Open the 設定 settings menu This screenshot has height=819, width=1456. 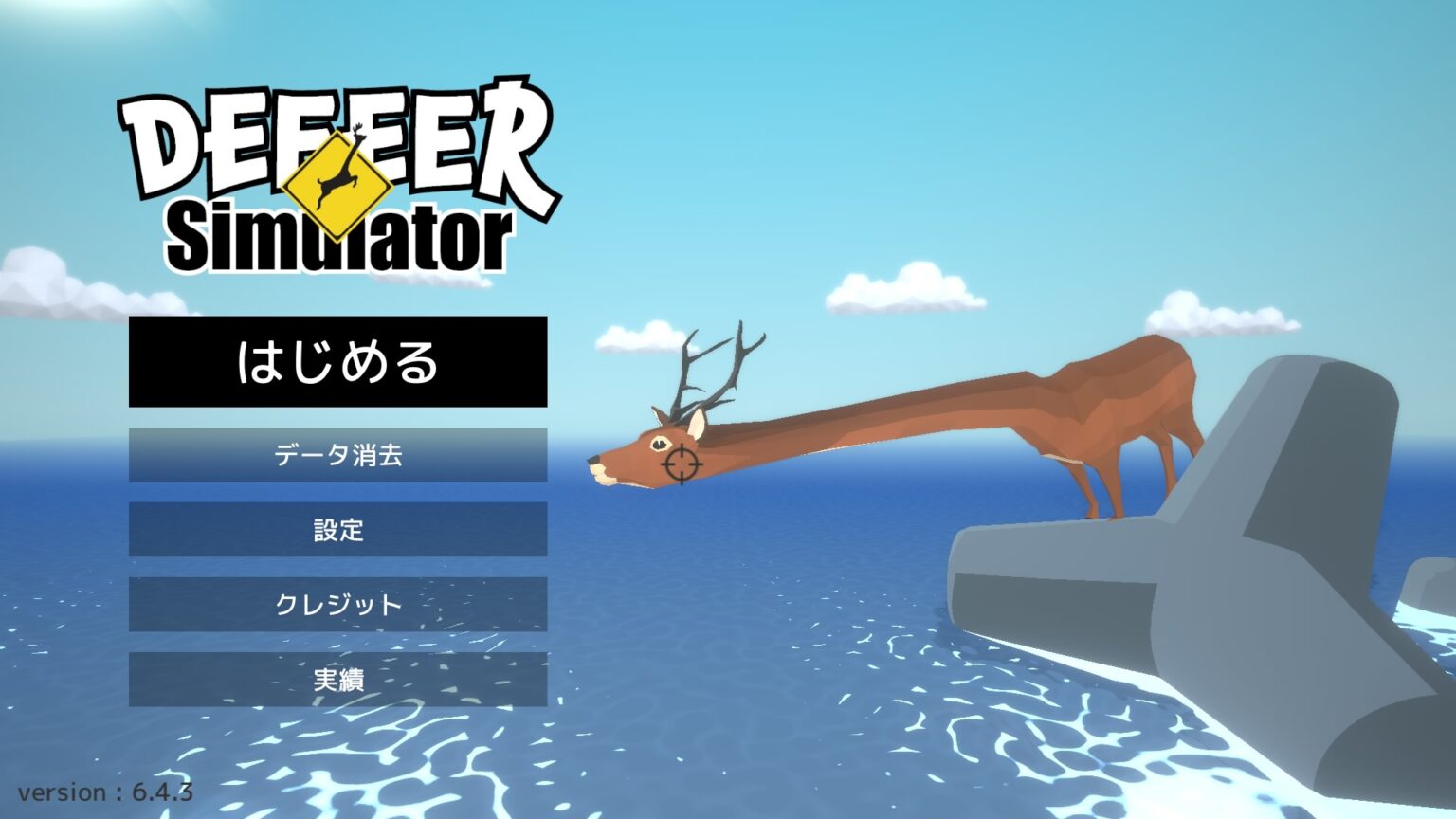point(337,531)
